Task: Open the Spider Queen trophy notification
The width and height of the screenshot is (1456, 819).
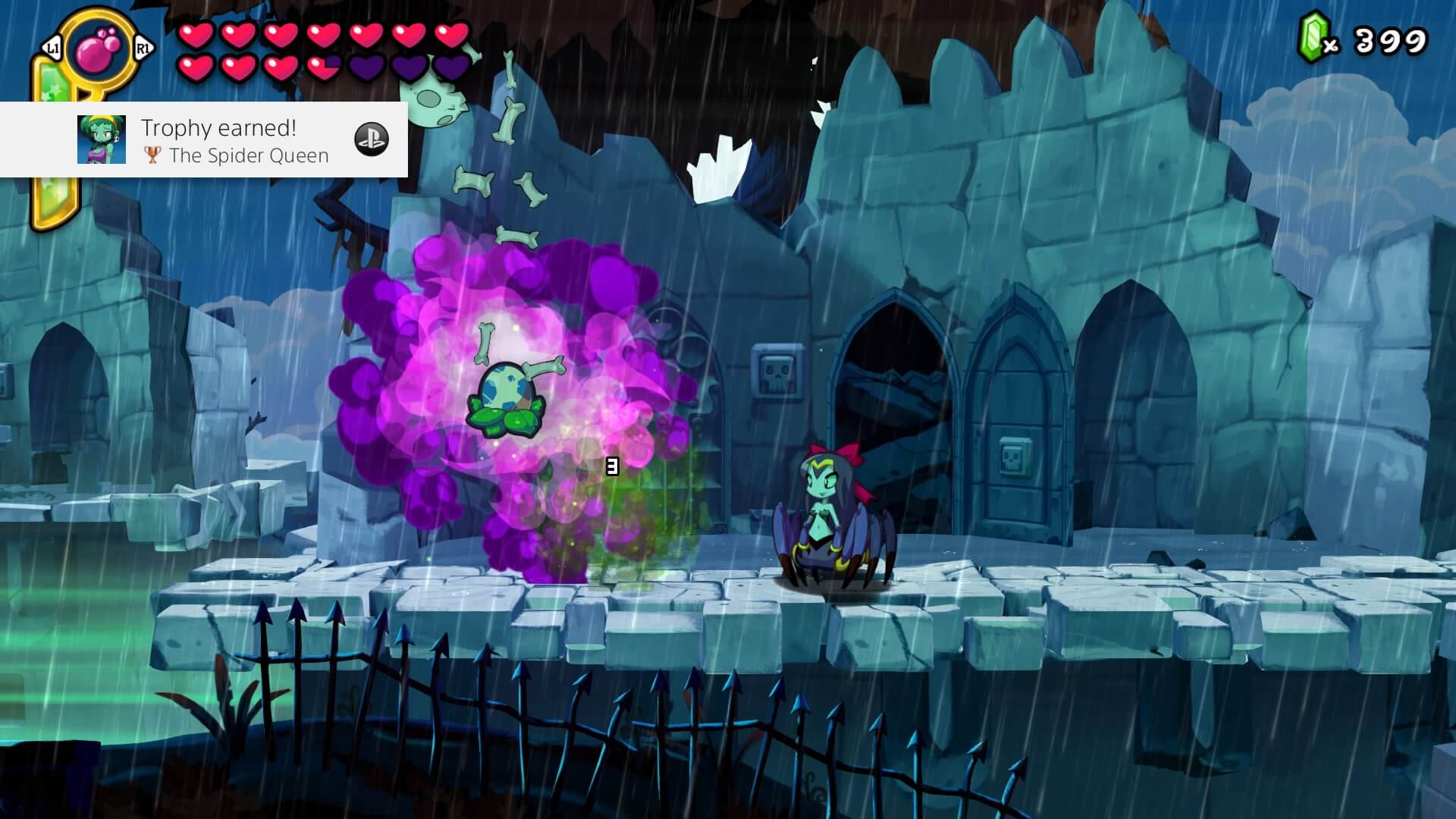Action: tap(235, 141)
